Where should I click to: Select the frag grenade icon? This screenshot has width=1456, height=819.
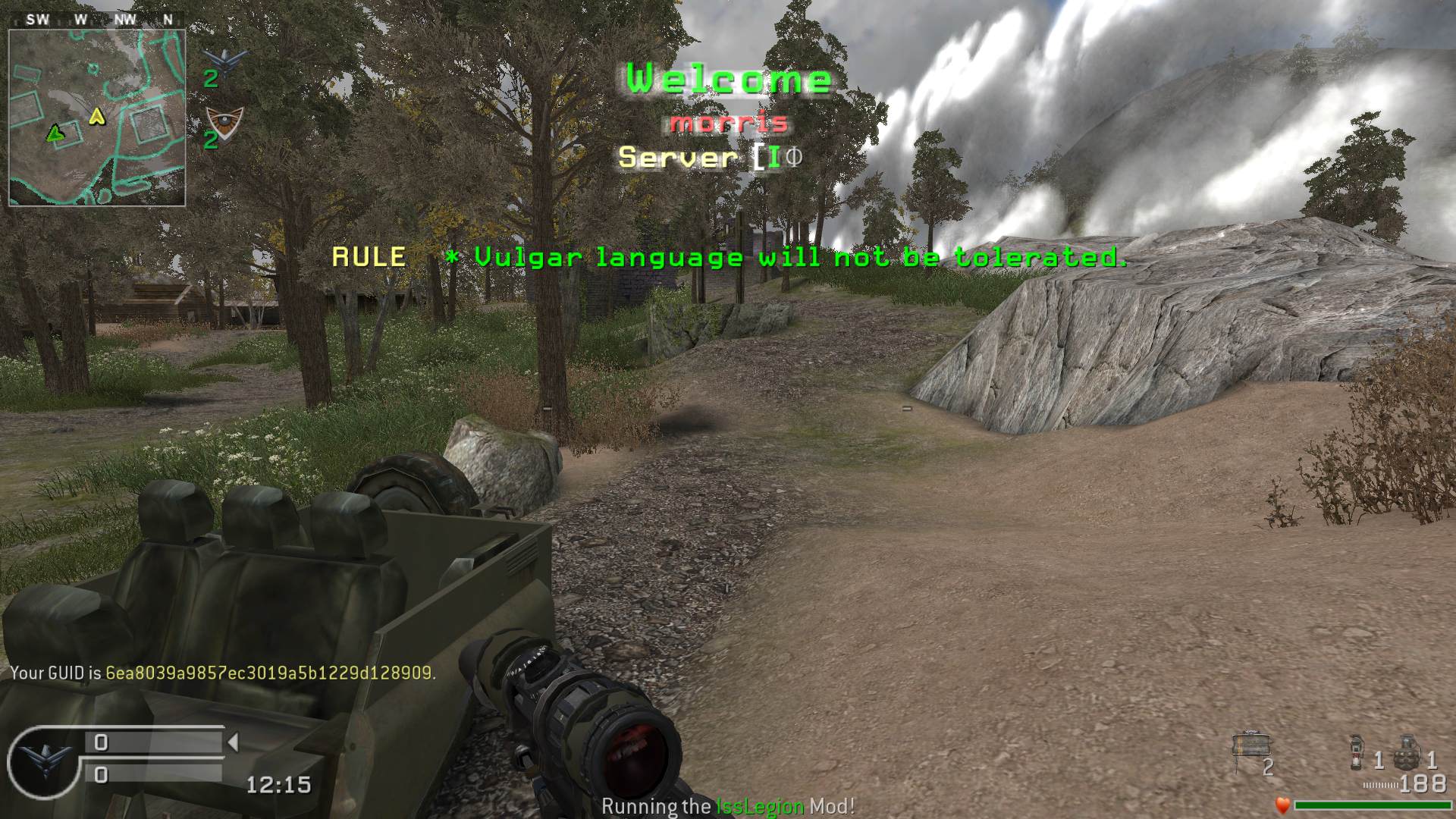point(1407,751)
